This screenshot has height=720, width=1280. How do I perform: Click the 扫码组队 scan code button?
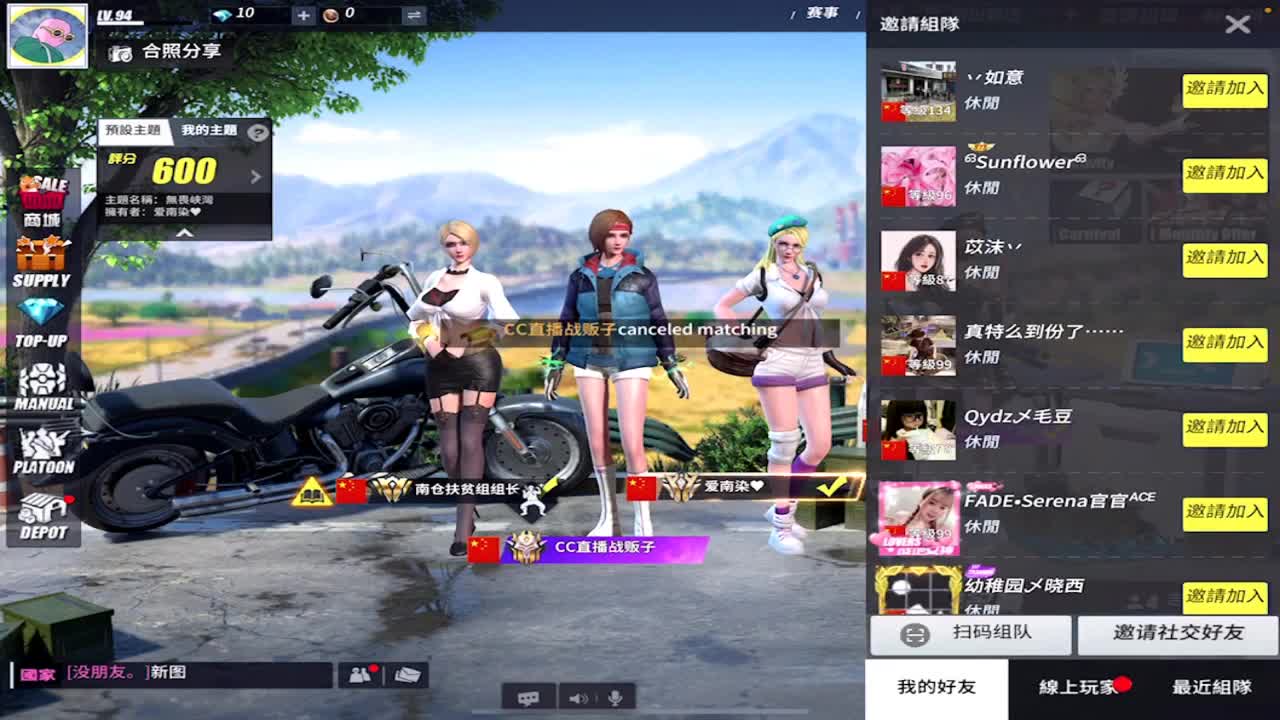(970, 636)
